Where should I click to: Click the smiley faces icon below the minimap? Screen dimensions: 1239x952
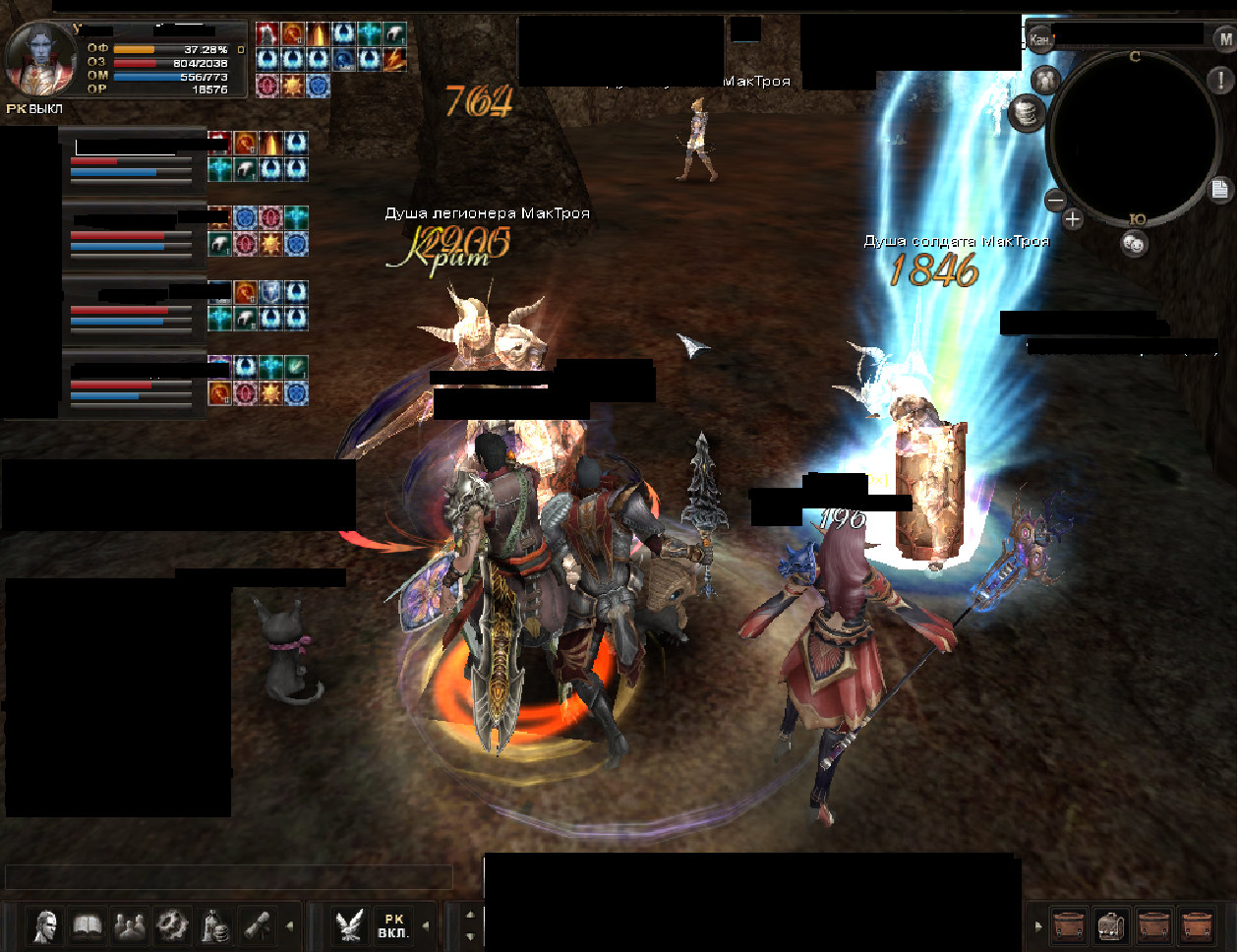1134,243
